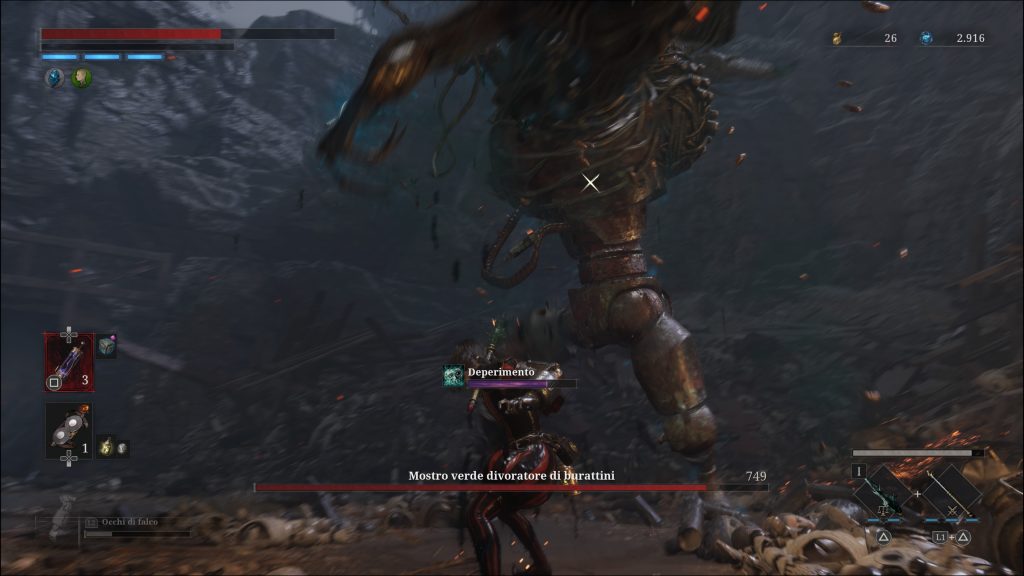Click the Deperimento decay status icon
The image size is (1024, 576).
click(x=454, y=376)
